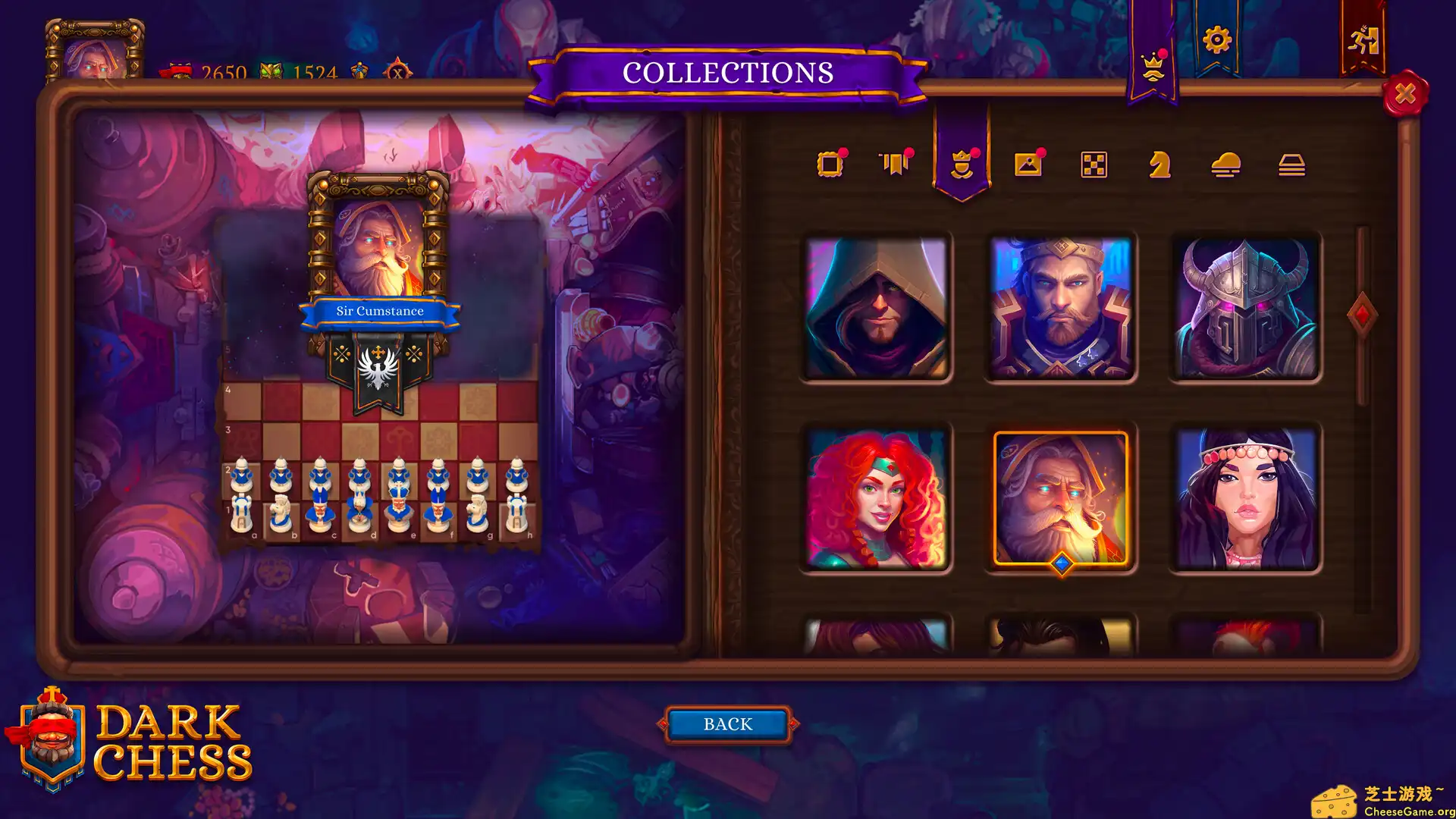Close the Collections panel with red X

point(1404,94)
